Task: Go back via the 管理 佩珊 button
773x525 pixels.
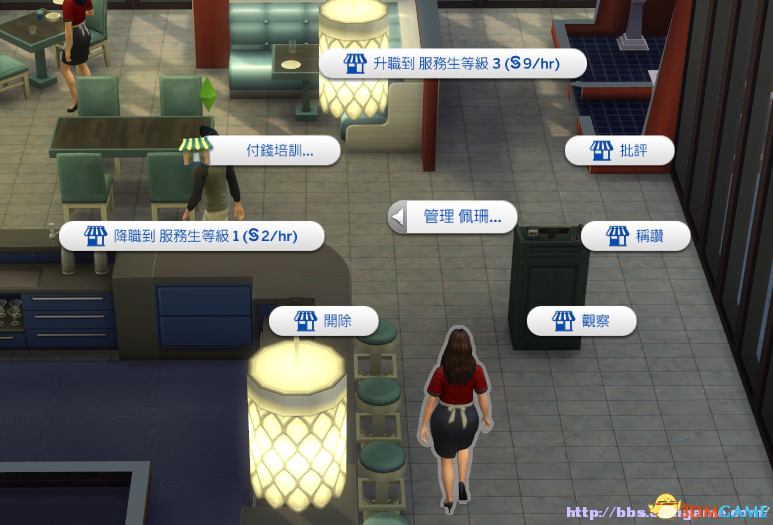Action: (453, 216)
